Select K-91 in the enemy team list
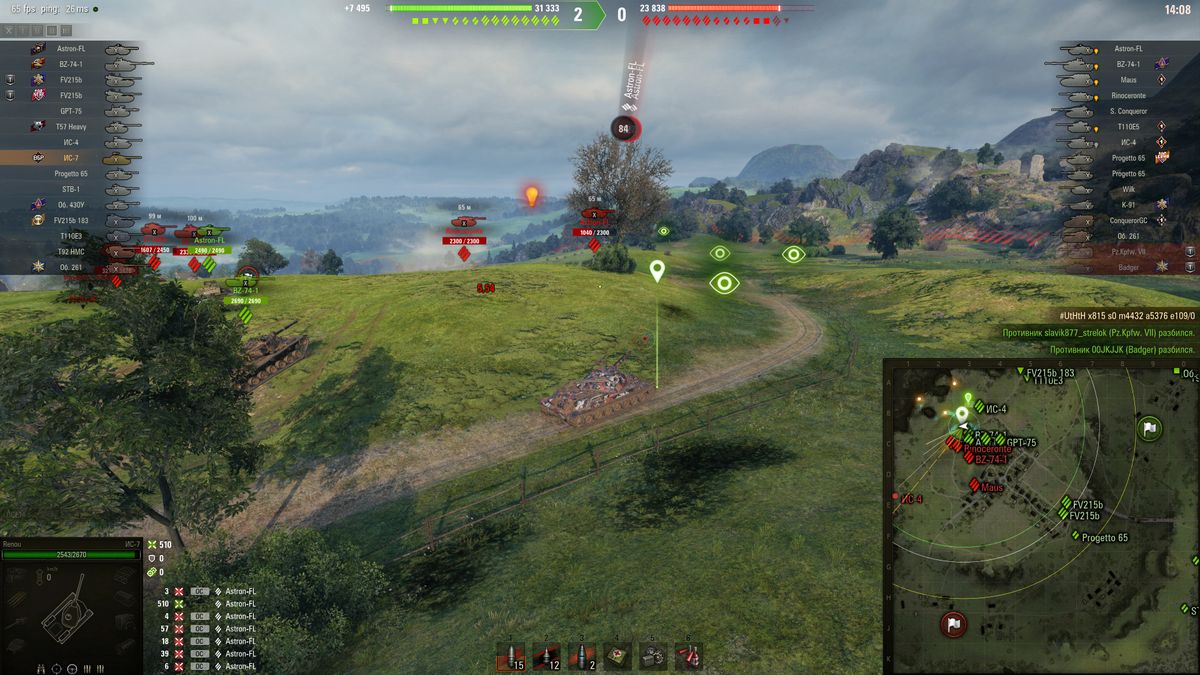This screenshot has width=1200, height=675. [1127, 204]
